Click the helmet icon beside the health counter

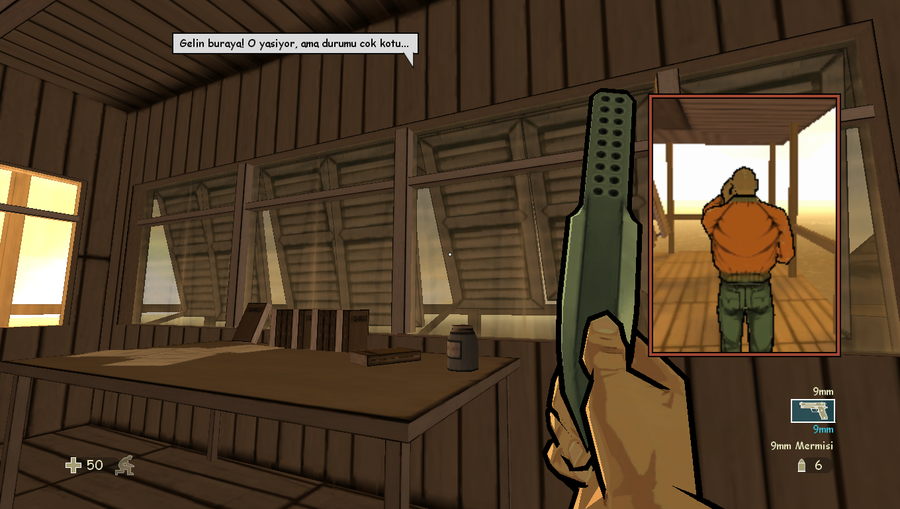125,465
